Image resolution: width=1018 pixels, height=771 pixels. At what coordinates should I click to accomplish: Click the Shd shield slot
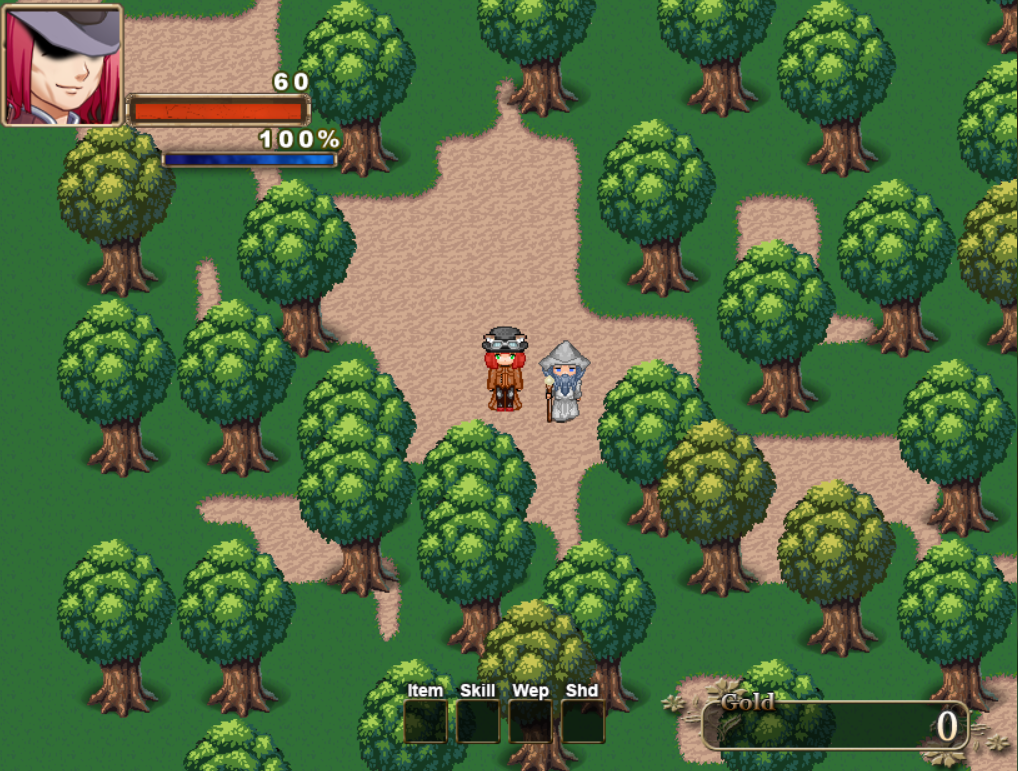582,721
